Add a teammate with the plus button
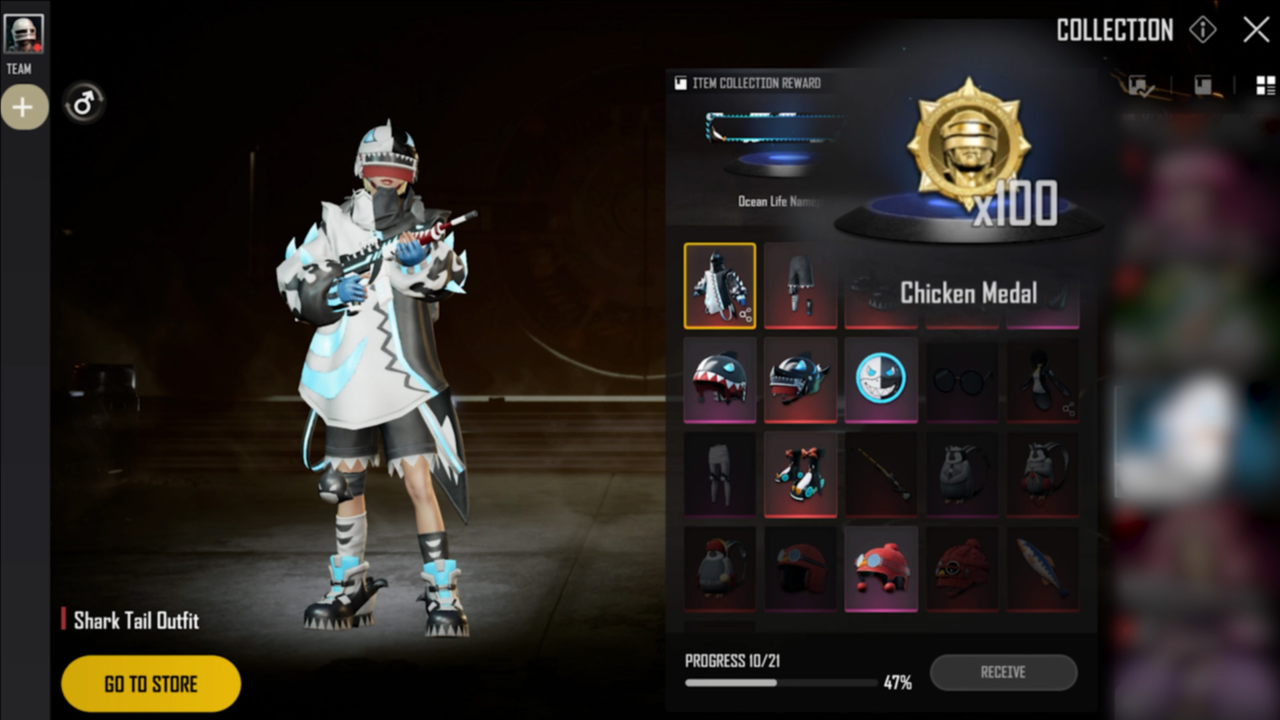1280x720 pixels. (x=23, y=107)
